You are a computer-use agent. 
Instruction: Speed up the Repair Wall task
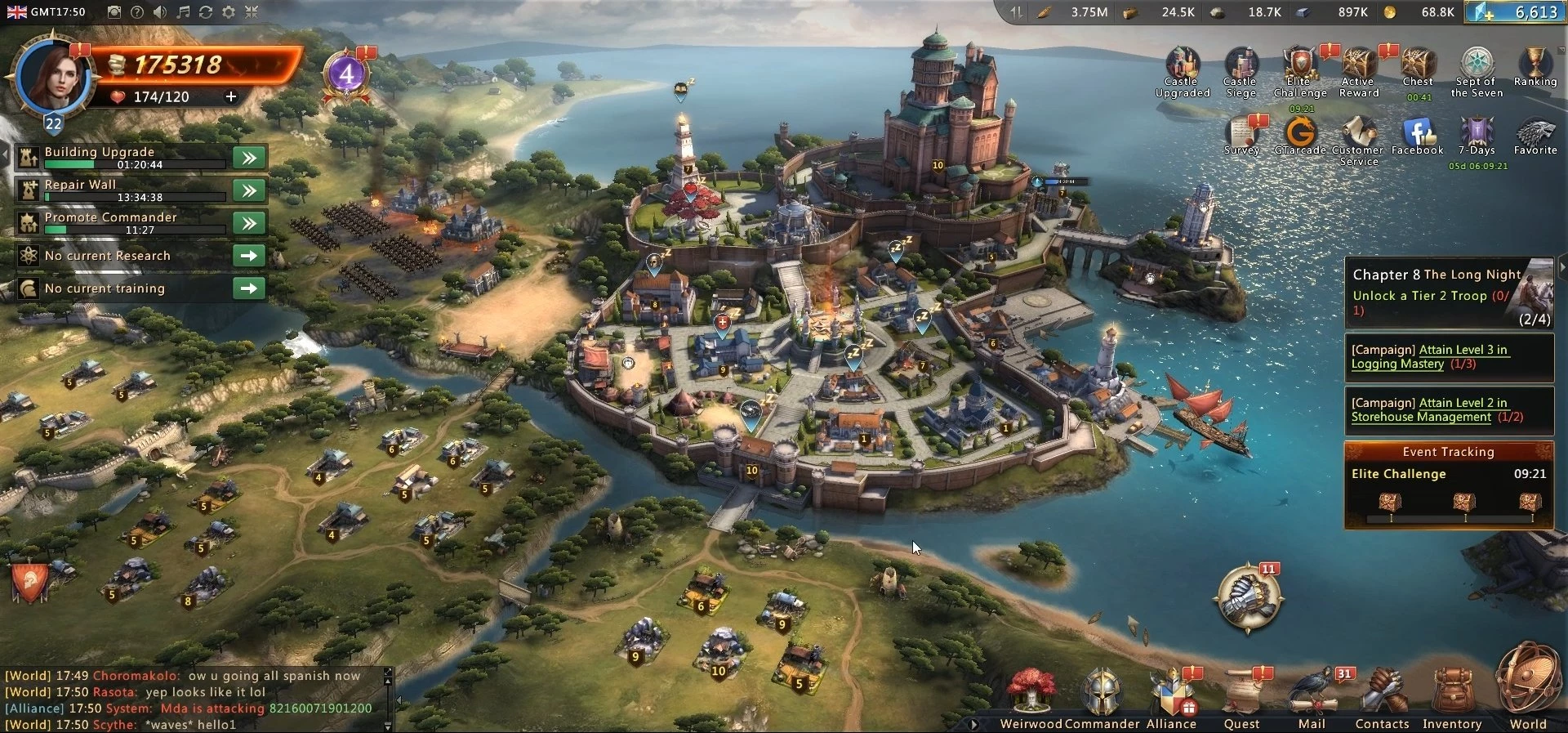(x=249, y=190)
